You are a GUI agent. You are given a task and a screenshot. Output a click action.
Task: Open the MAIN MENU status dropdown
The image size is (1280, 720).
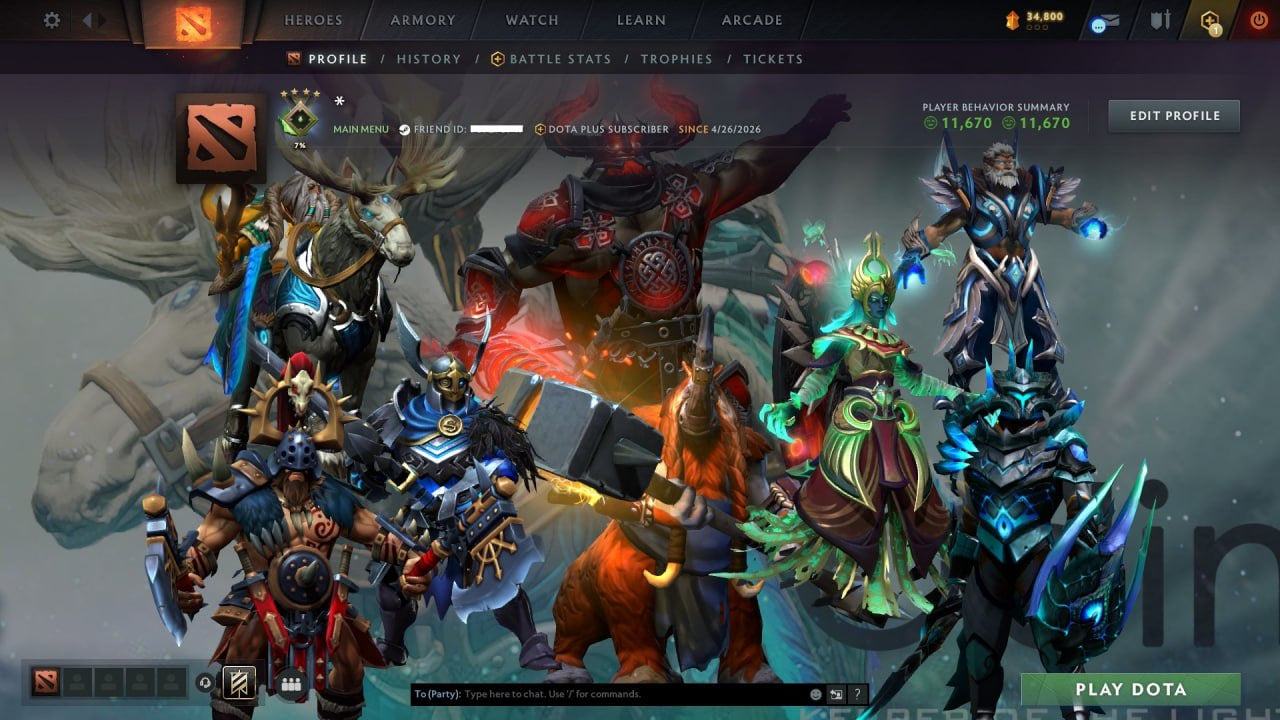click(360, 129)
